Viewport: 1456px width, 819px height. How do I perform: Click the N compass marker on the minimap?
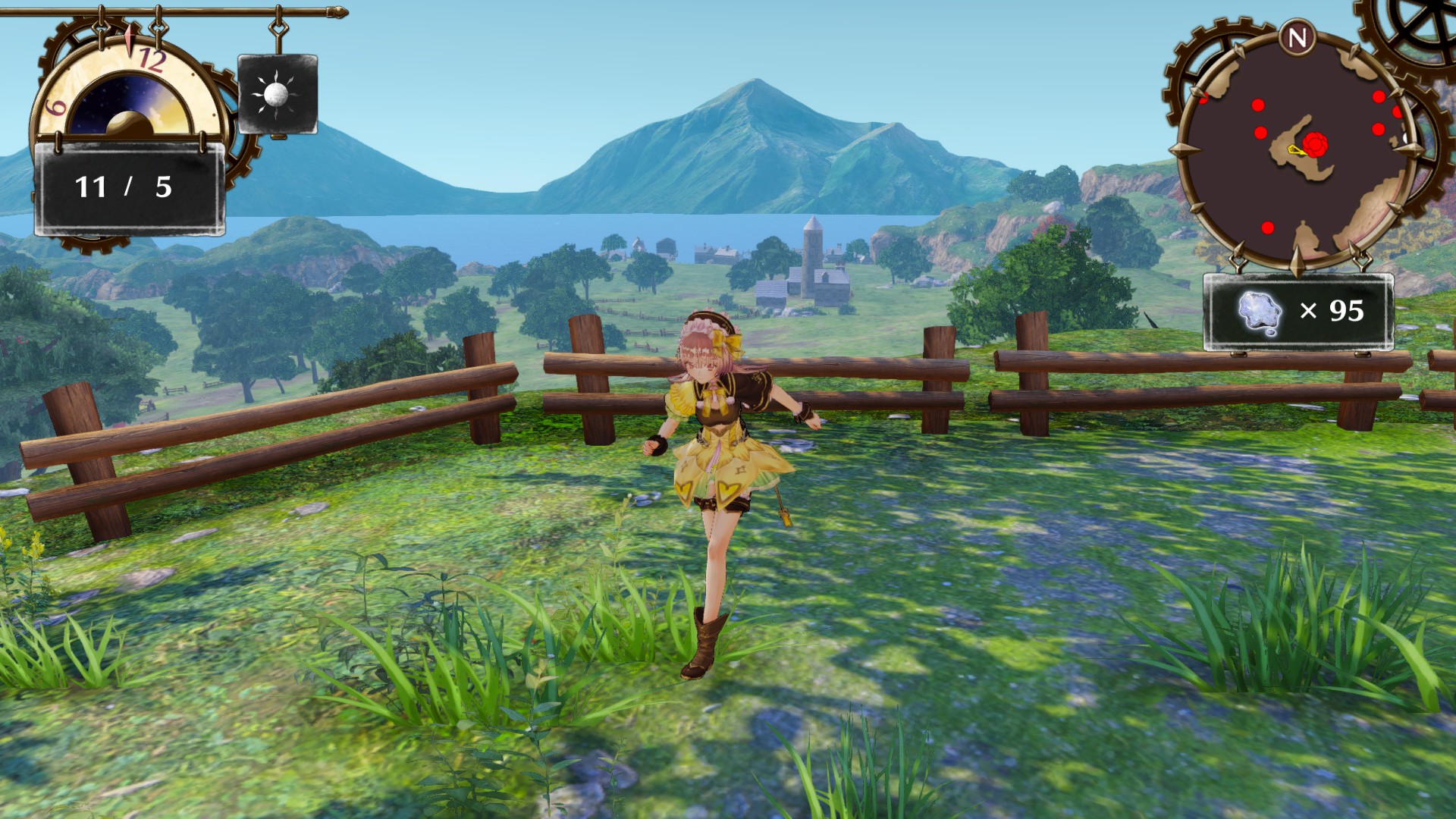tap(1298, 34)
